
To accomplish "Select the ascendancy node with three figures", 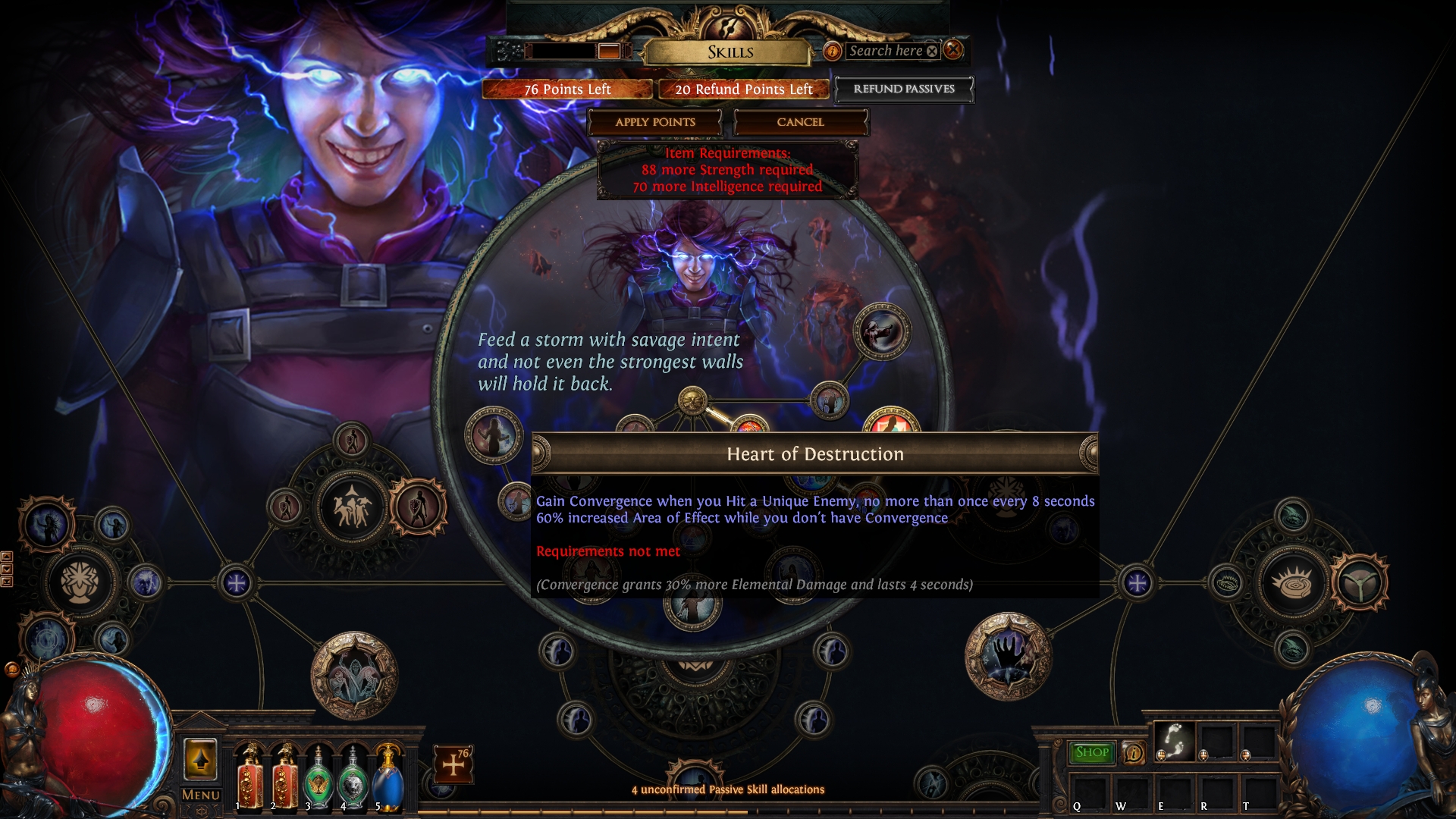I will (352, 506).
